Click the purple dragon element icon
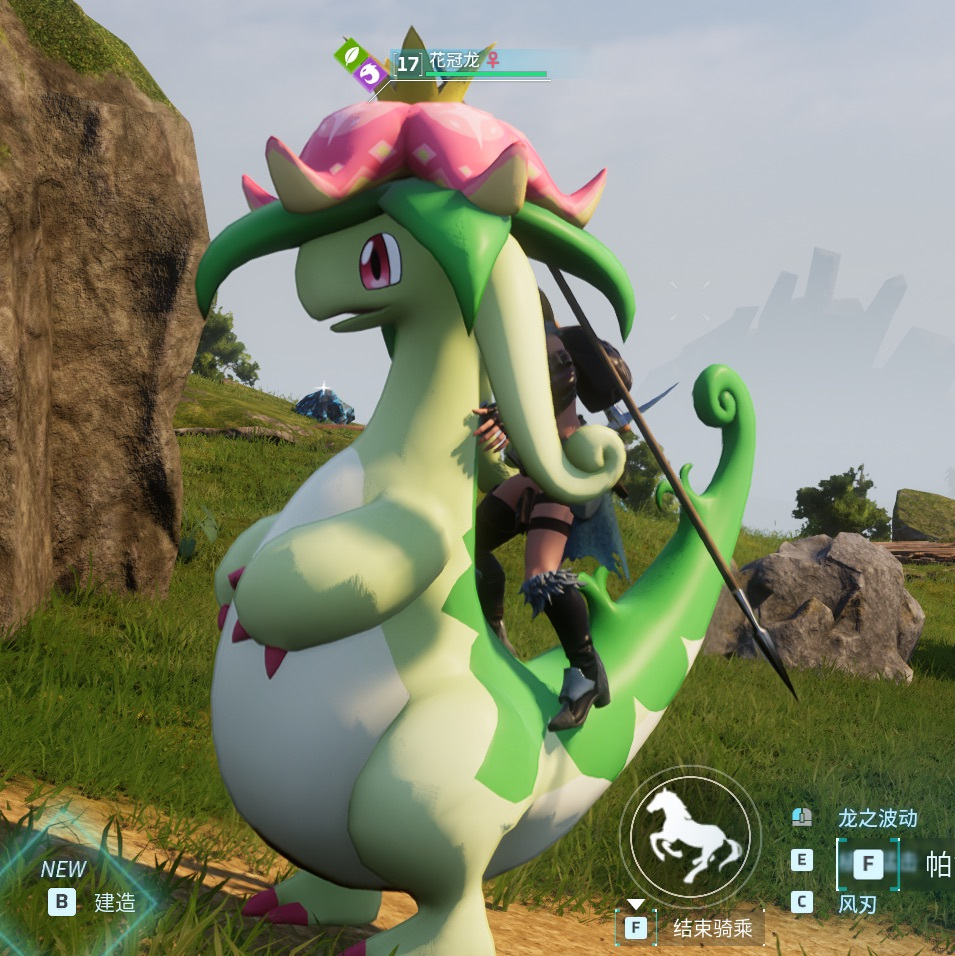955x956 pixels. pyautogui.click(x=372, y=73)
